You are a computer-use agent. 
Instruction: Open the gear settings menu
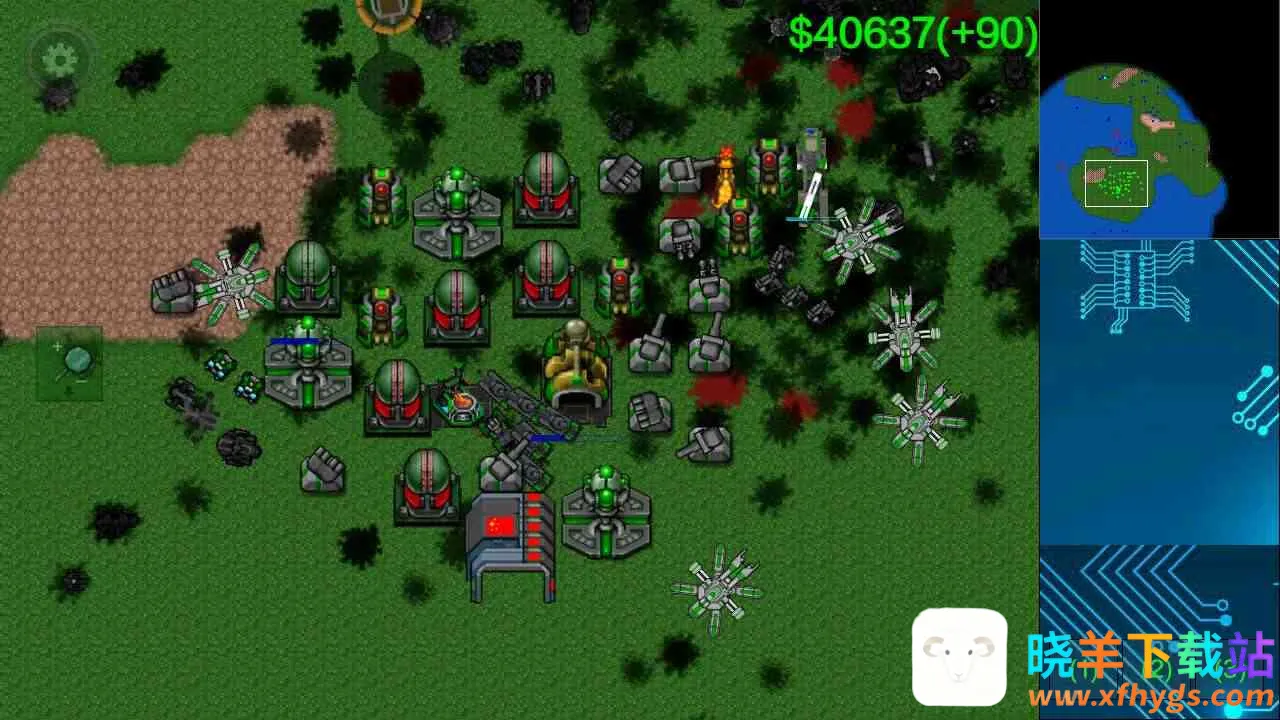(x=59, y=60)
